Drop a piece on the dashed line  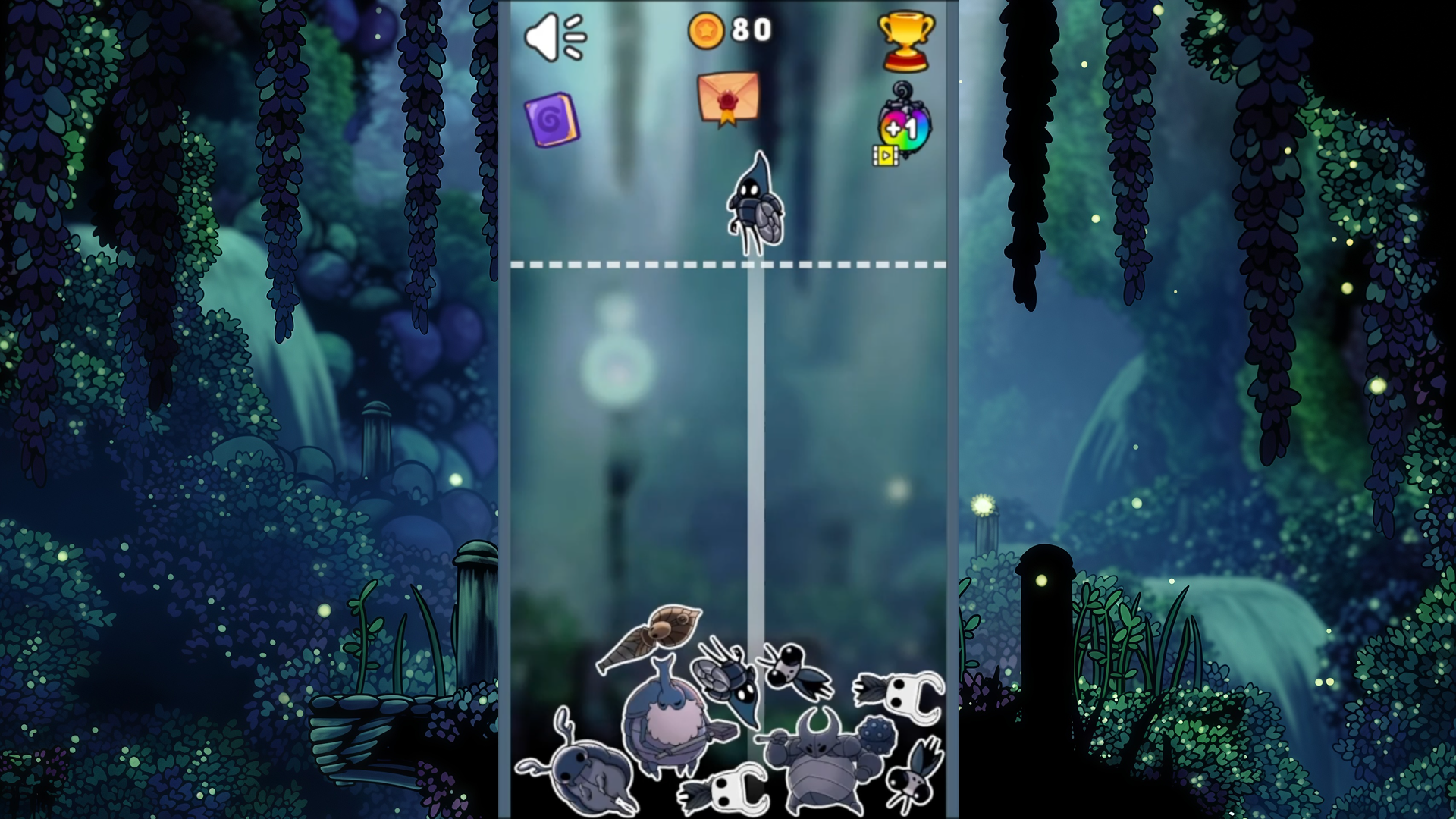728,264
